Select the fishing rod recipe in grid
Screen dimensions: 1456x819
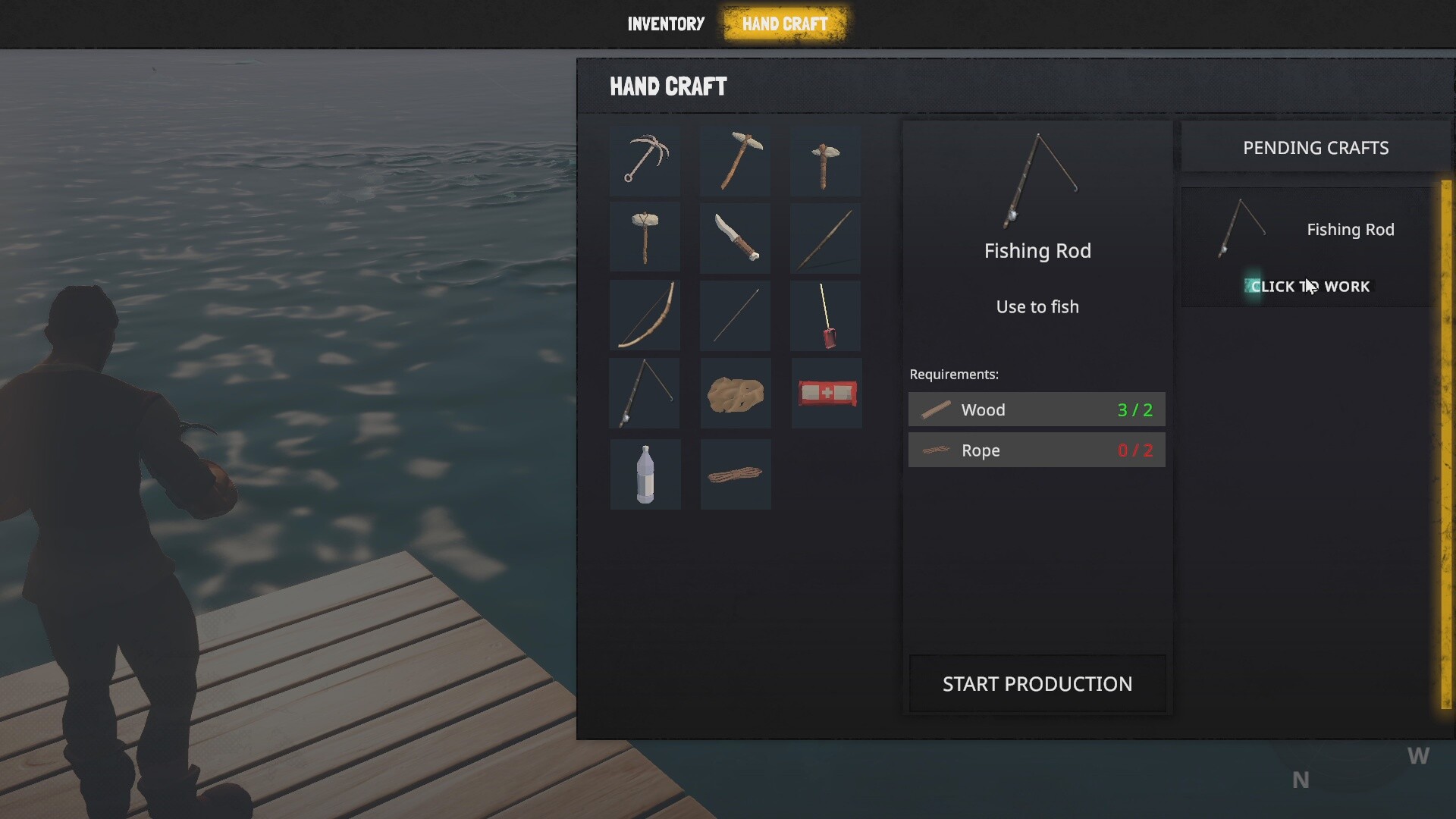(x=645, y=393)
